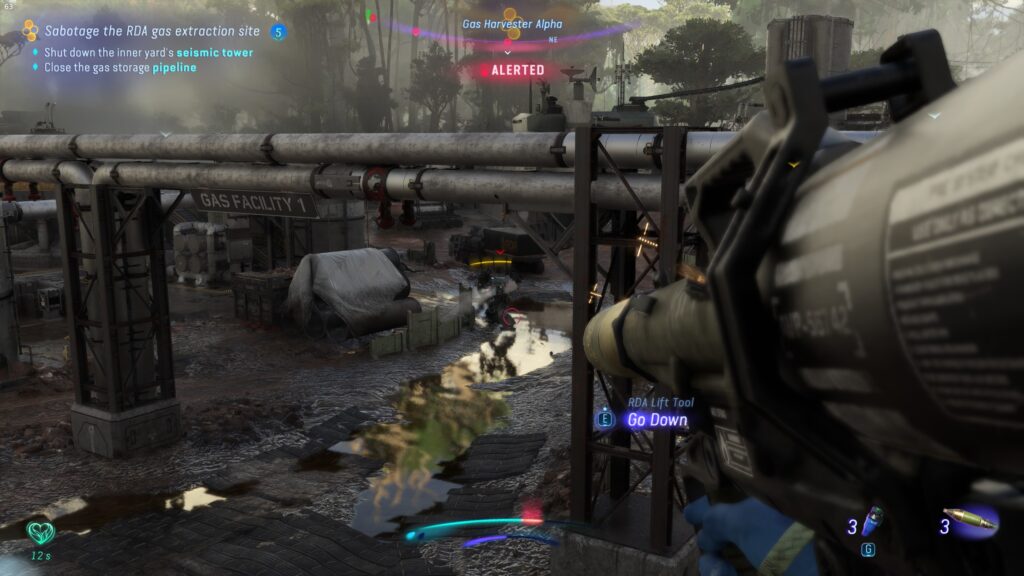The width and height of the screenshot is (1024, 576).
Task: Select the heart health icon
Action: (x=40, y=531)
